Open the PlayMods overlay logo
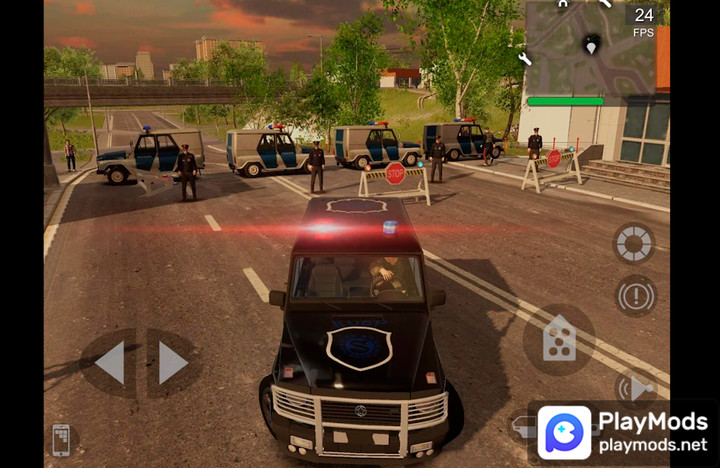 coord(564,432)
